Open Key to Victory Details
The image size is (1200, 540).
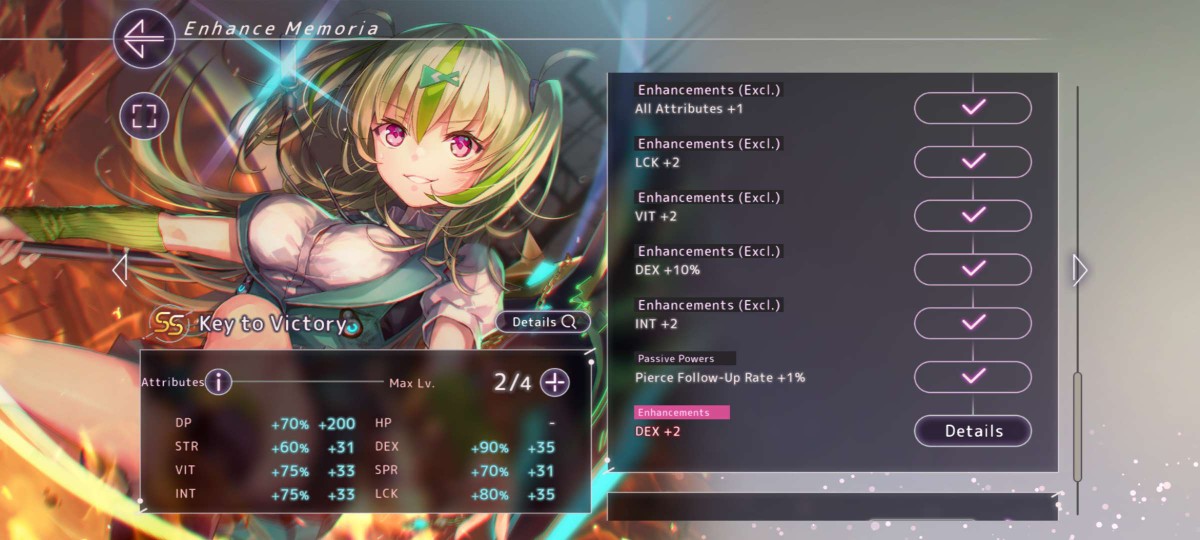click(544, 322)
